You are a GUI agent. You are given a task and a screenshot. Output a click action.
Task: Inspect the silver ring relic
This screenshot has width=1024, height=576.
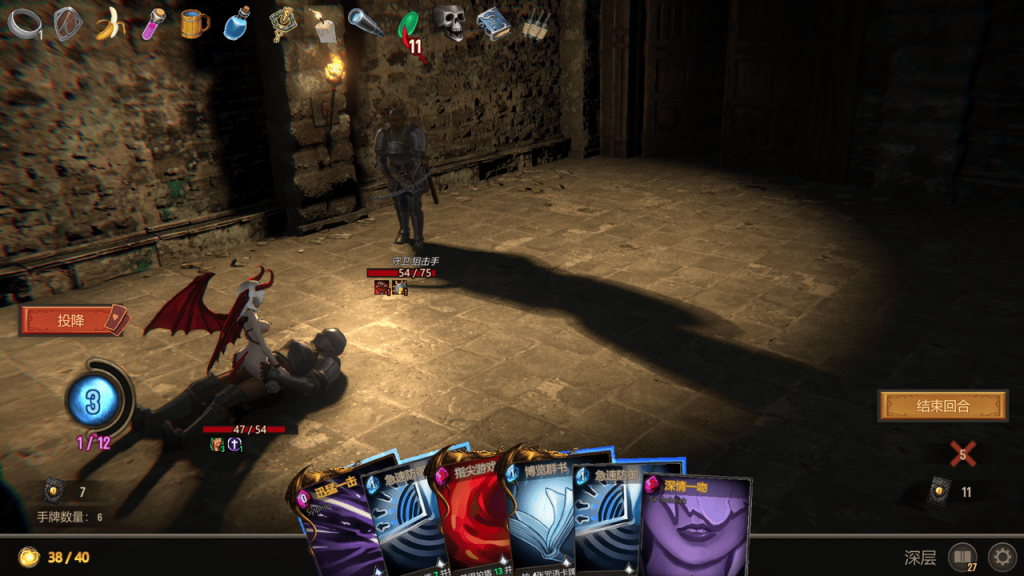(24, 23)
